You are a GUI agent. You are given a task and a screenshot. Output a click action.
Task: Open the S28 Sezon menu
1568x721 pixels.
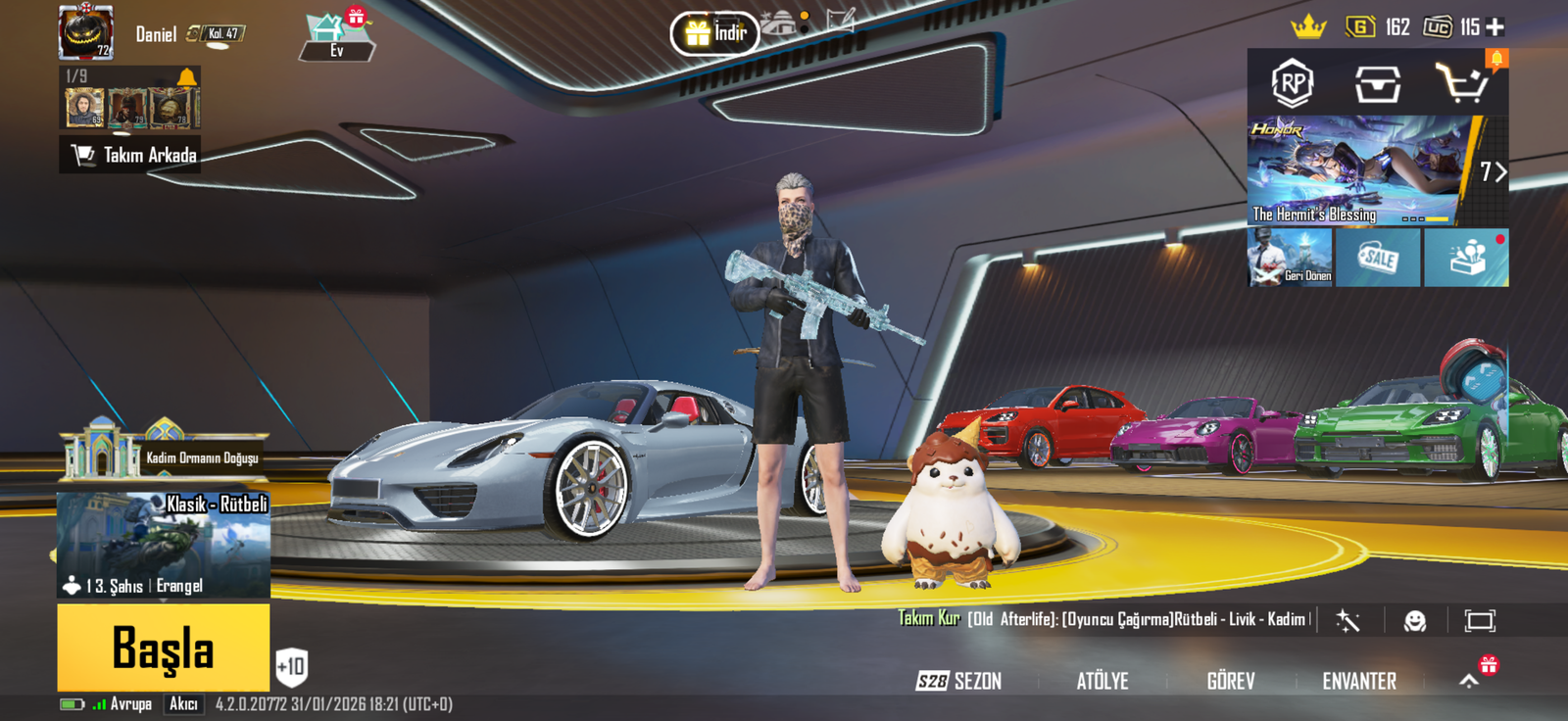pos(958,681)
